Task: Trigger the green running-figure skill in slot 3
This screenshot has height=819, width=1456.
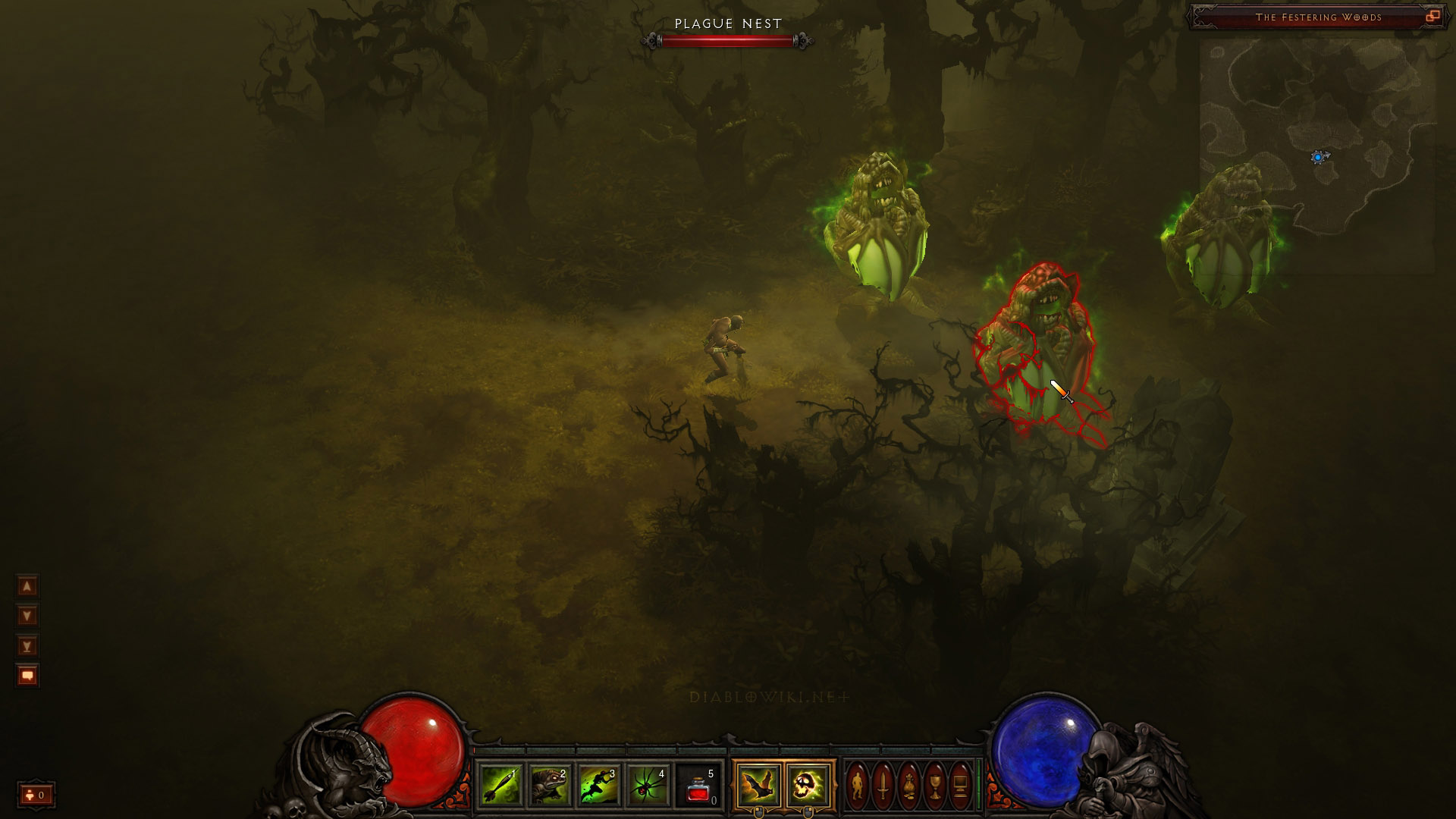Action: click(599, 786)
